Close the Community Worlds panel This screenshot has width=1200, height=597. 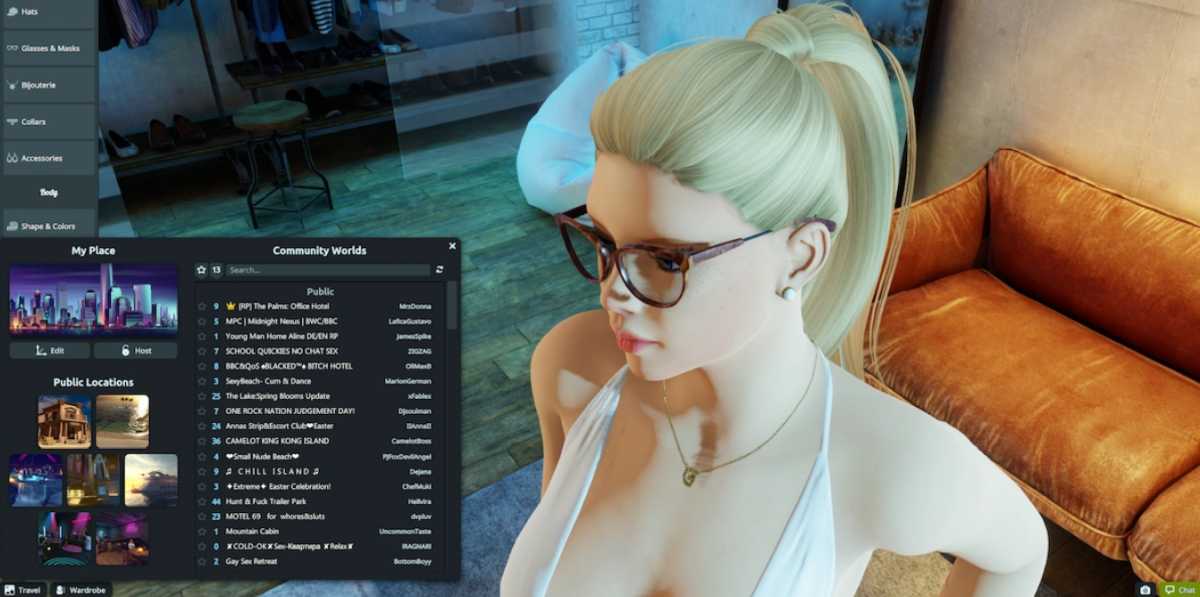(452, 246)
